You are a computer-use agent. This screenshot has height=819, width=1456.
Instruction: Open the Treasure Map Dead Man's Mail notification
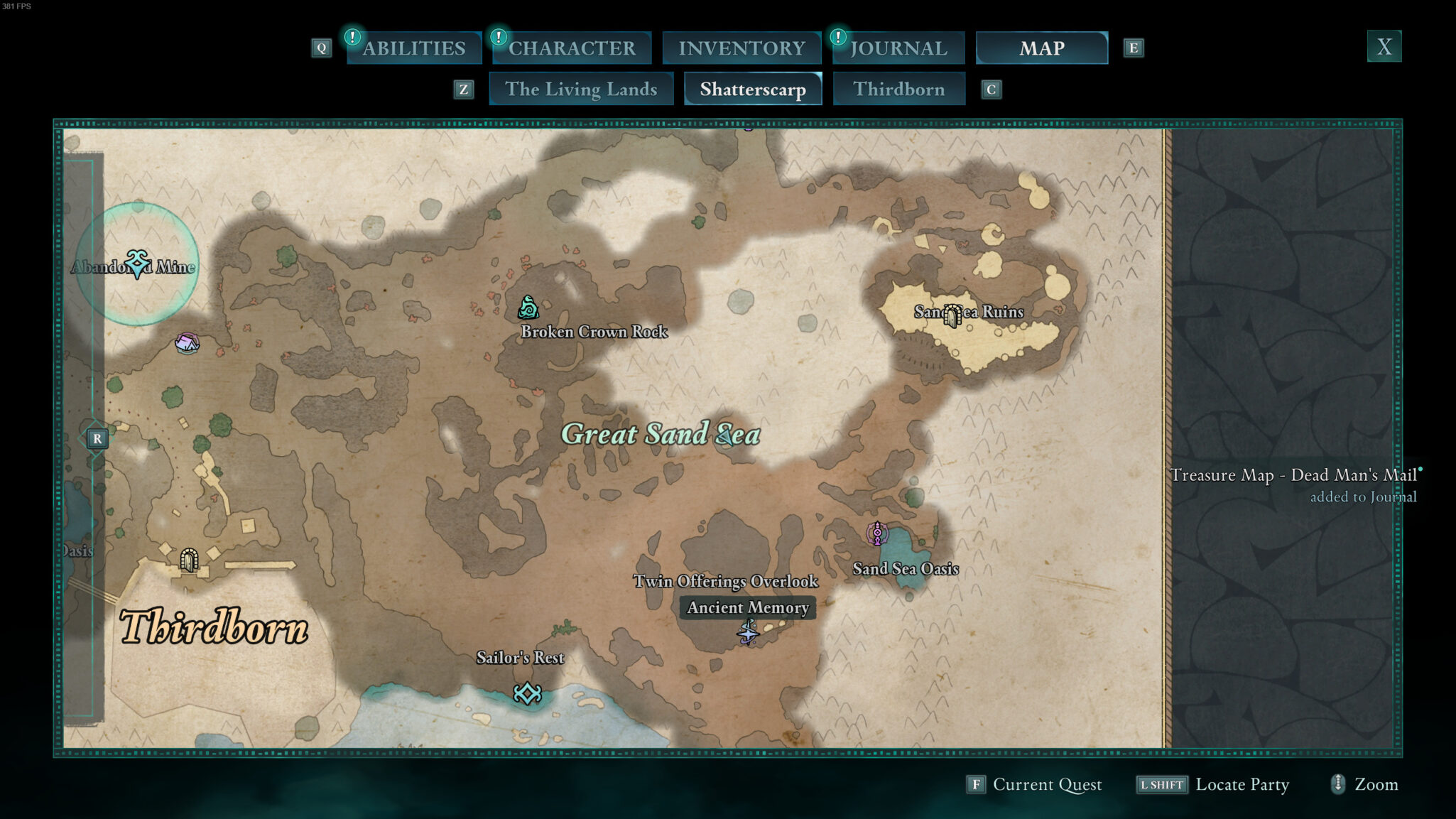point(1293,484)
